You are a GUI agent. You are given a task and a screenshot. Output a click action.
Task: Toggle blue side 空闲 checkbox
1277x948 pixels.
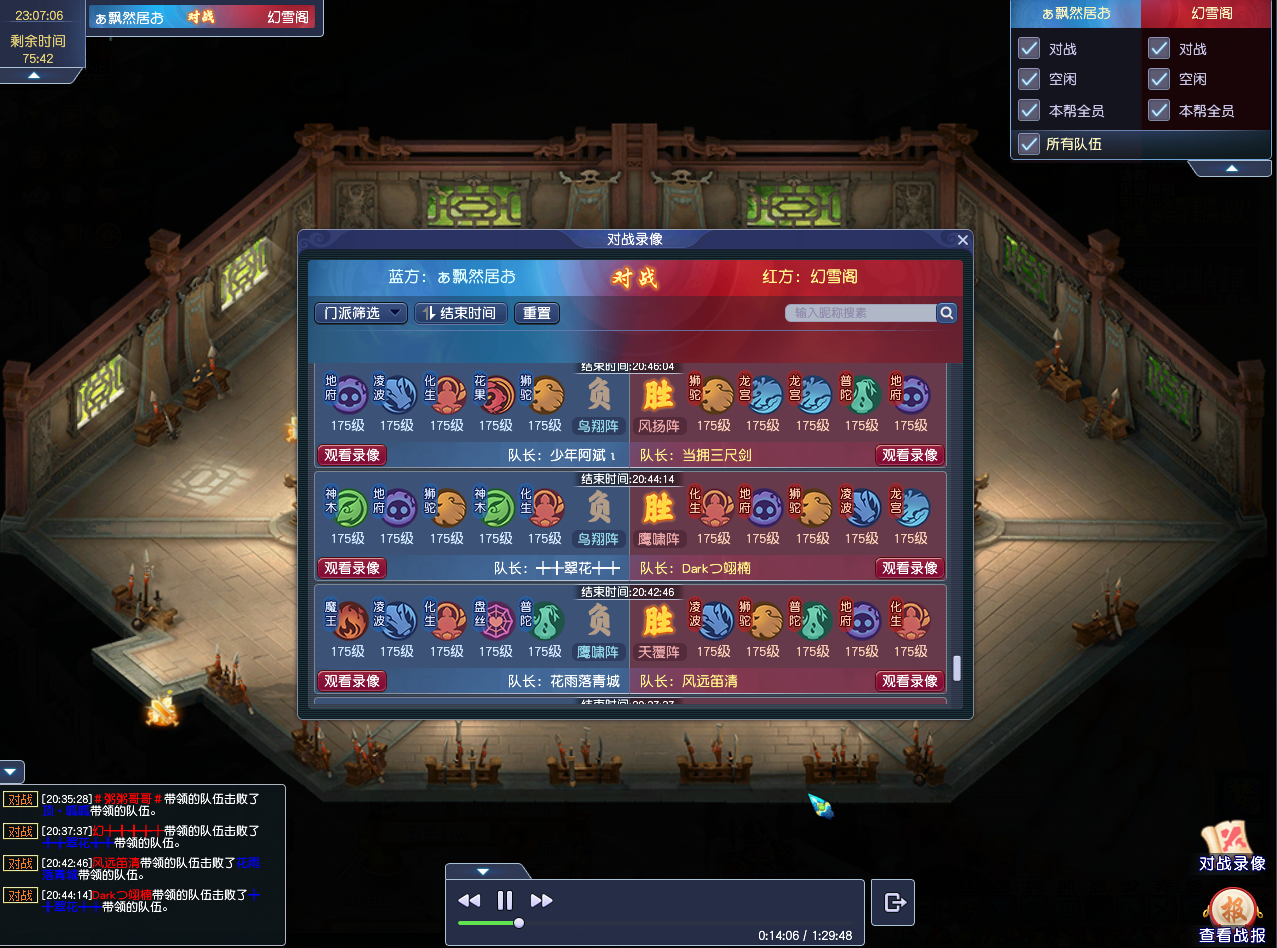pos(1029,79)
